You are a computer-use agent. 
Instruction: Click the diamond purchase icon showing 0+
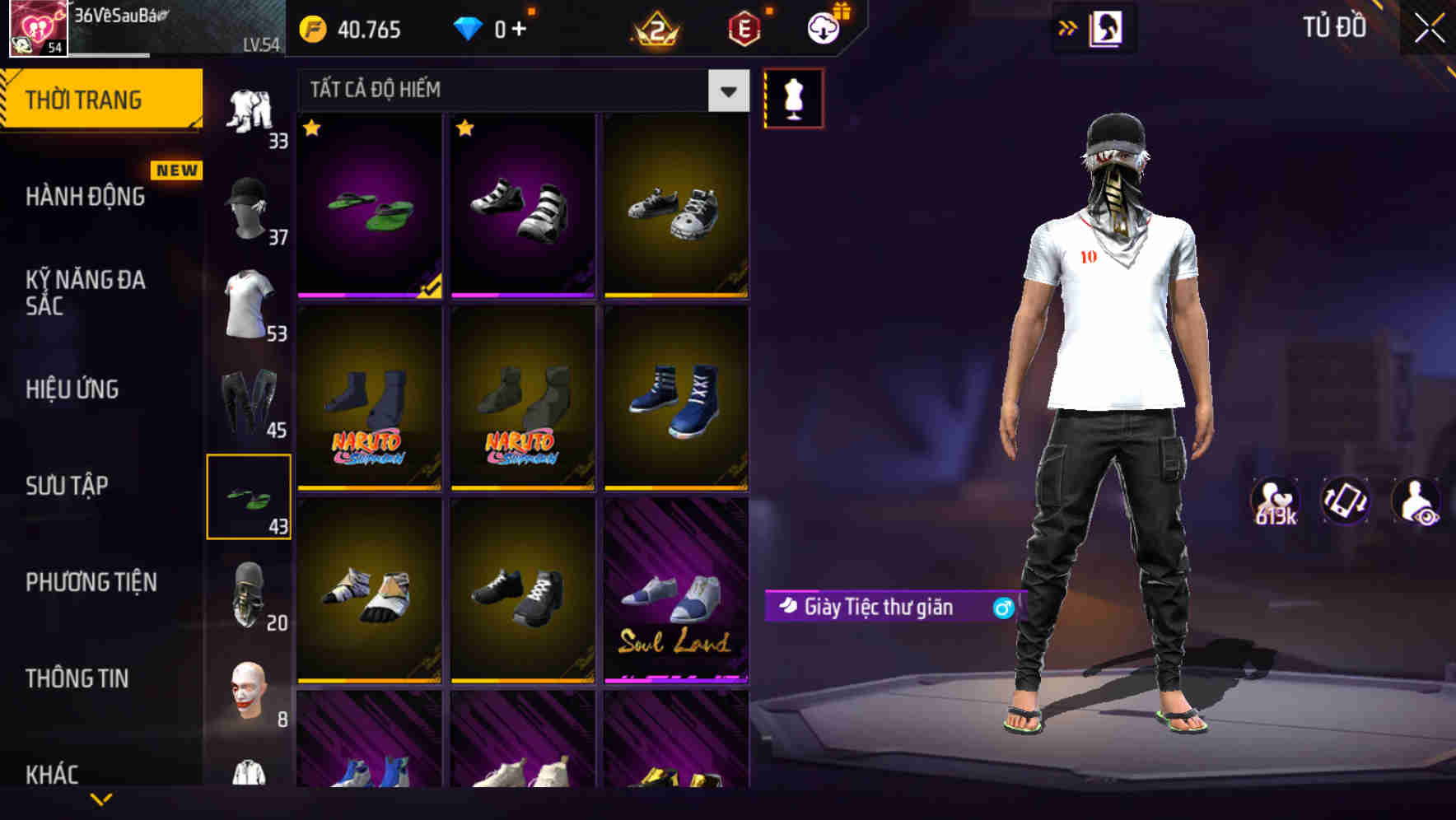tap(469, 30)
